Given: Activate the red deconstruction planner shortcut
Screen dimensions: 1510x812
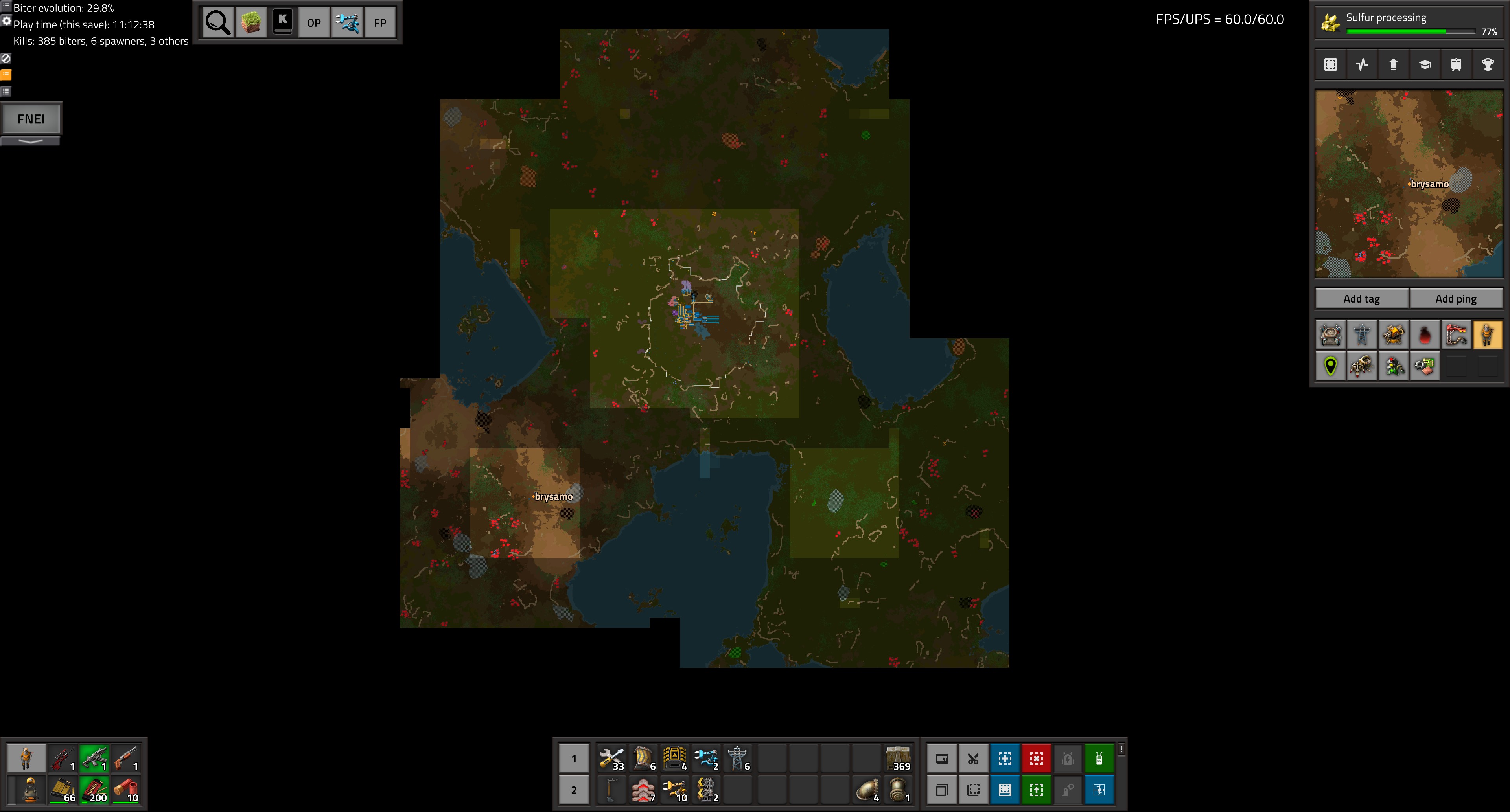Looking at the screenshot, I should 1037,759.
